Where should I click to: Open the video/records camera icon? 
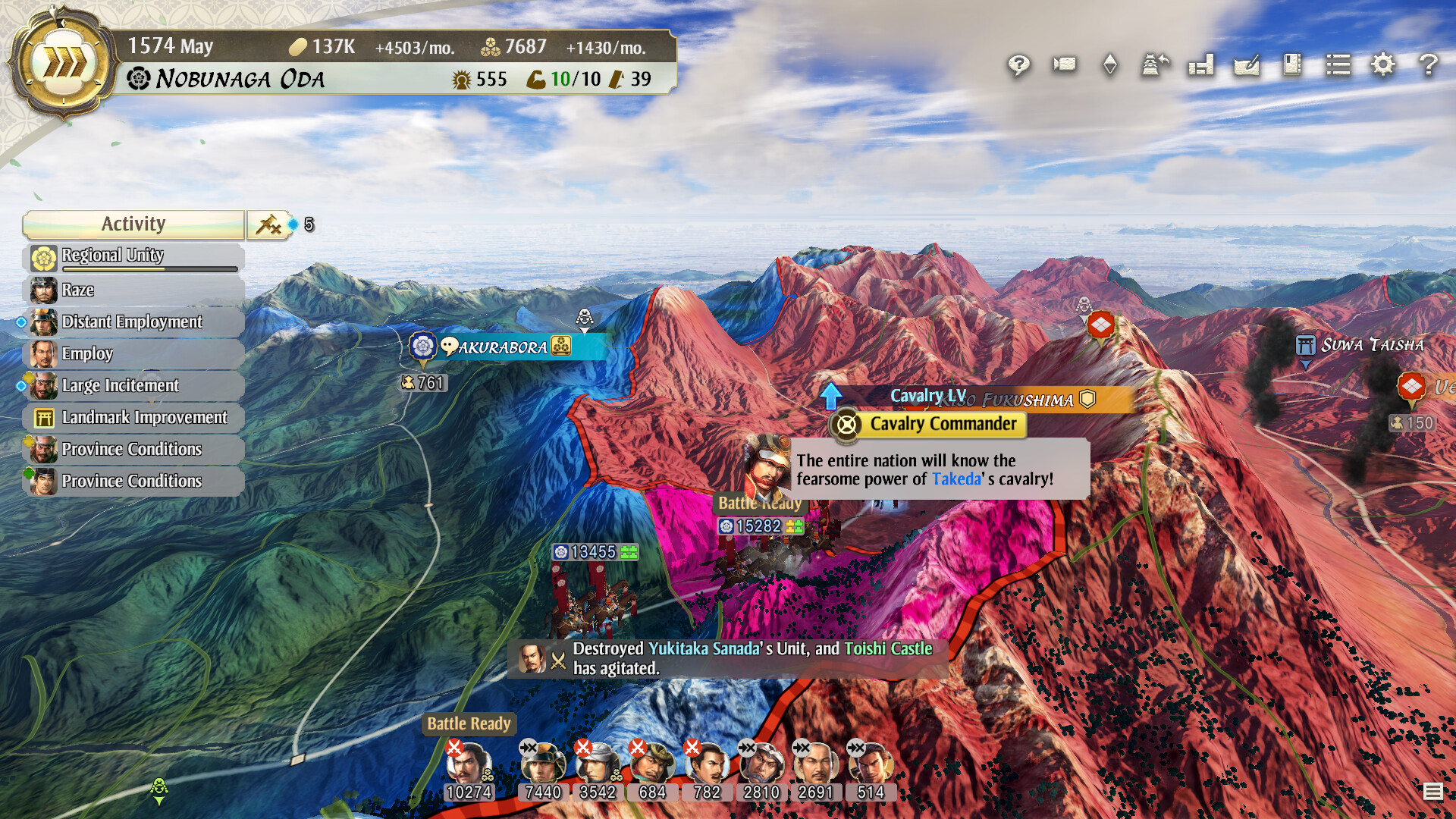pos(1063,64)
